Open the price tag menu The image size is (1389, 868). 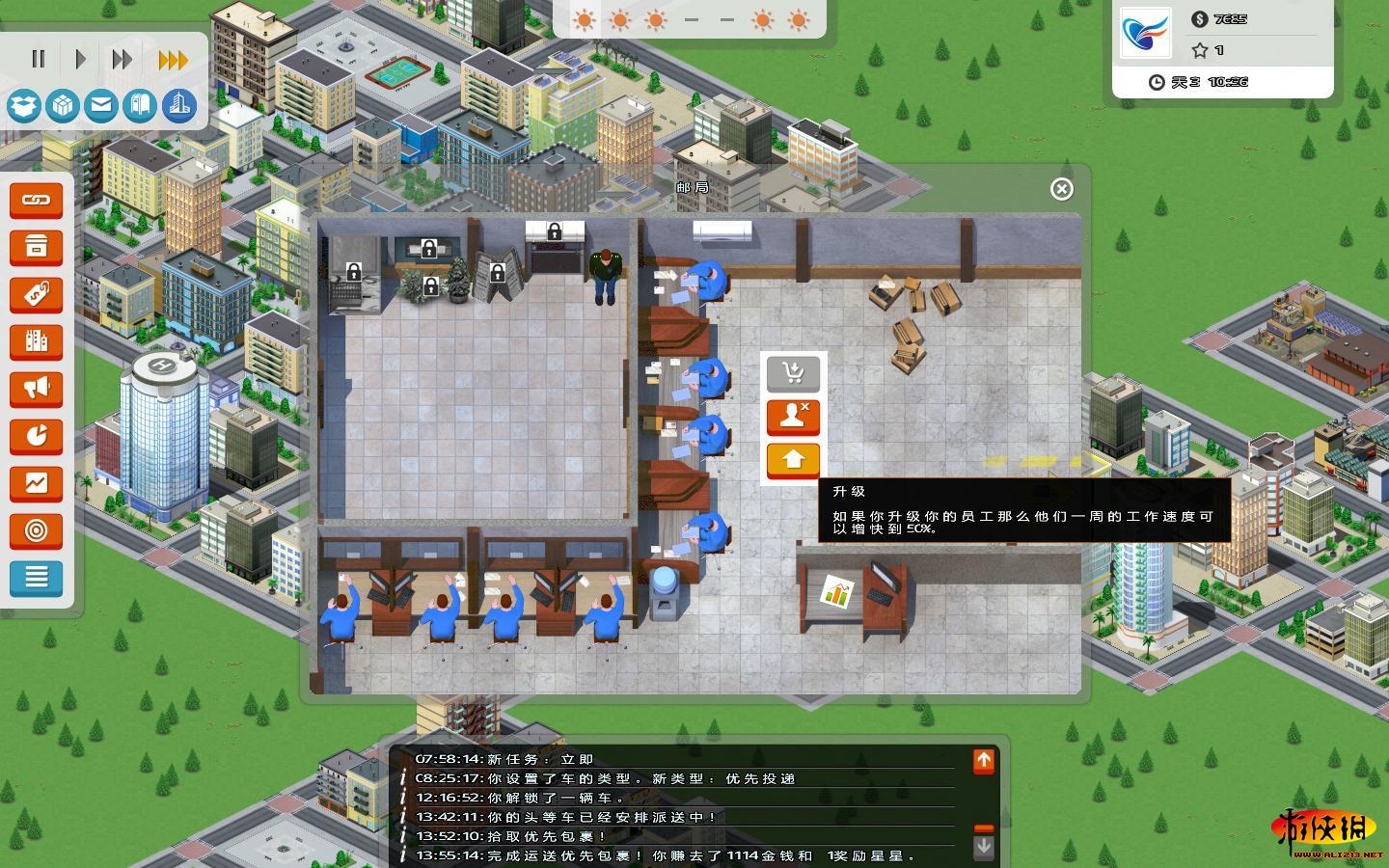pos(37,295)
